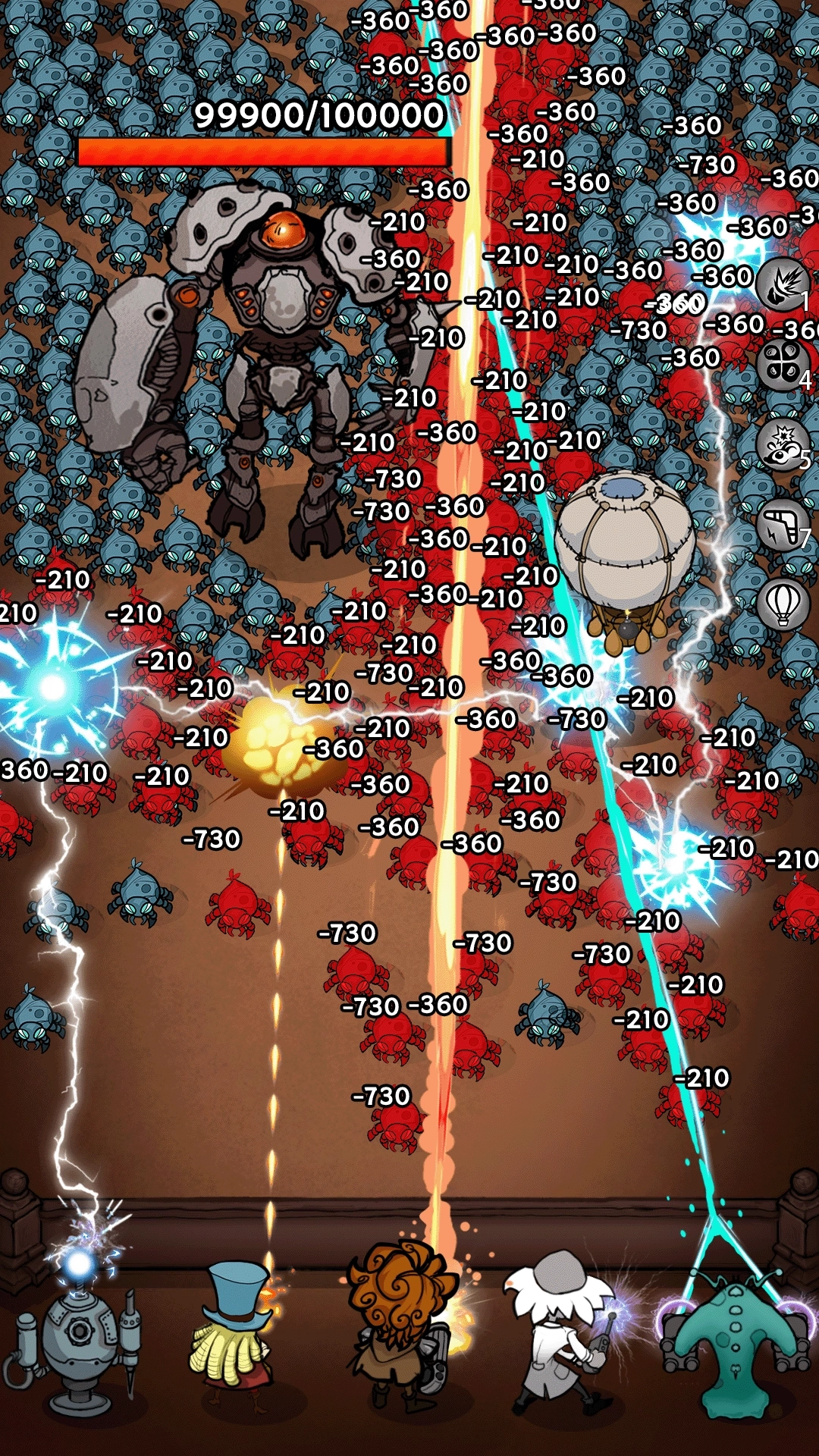Trigger the exploding mouse skill icon
Image resolution: width=819 pixels, height=1456 pixels.
(x=782, y=444)
